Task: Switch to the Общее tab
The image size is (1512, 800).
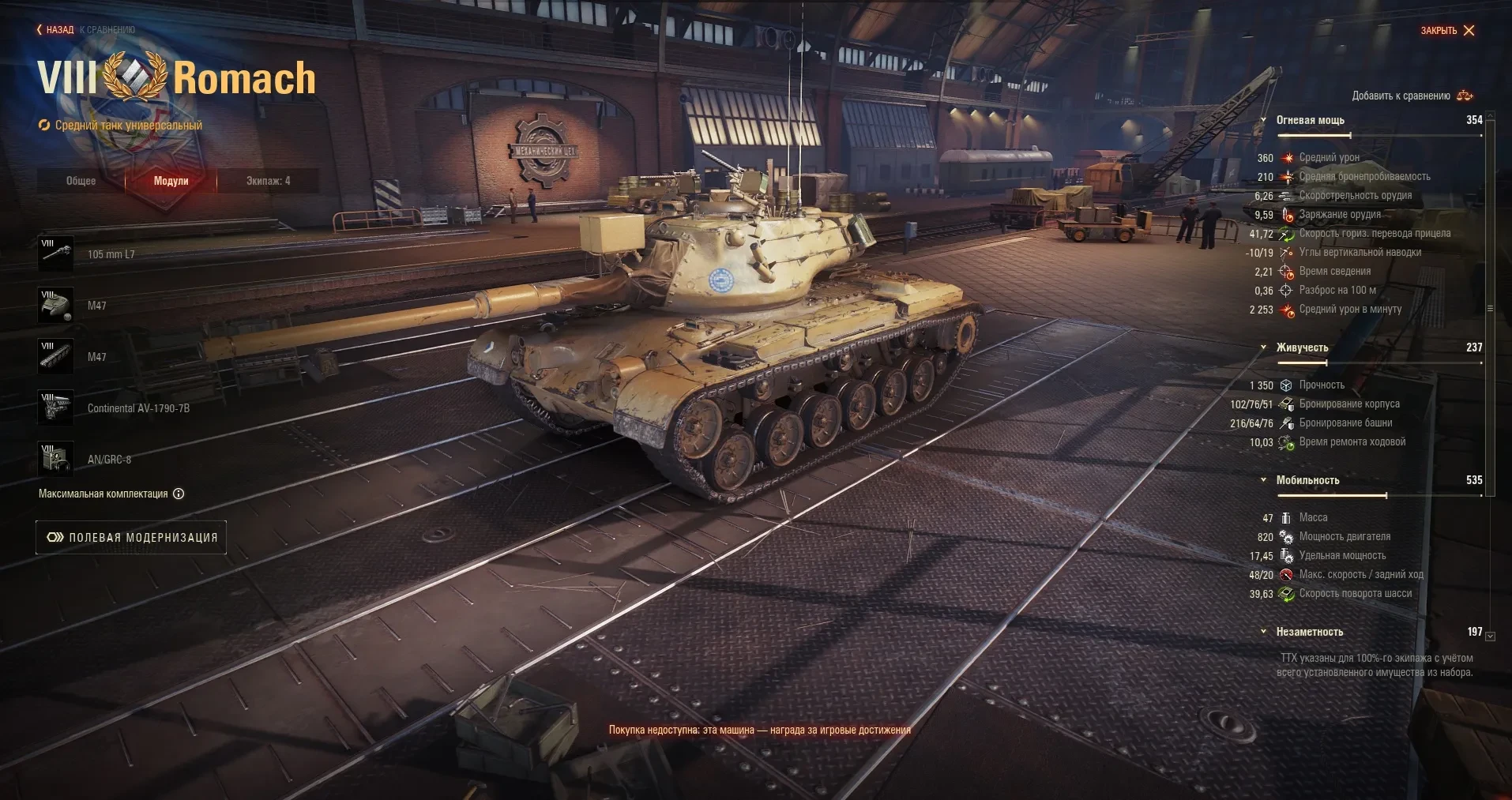Action: 81,181
